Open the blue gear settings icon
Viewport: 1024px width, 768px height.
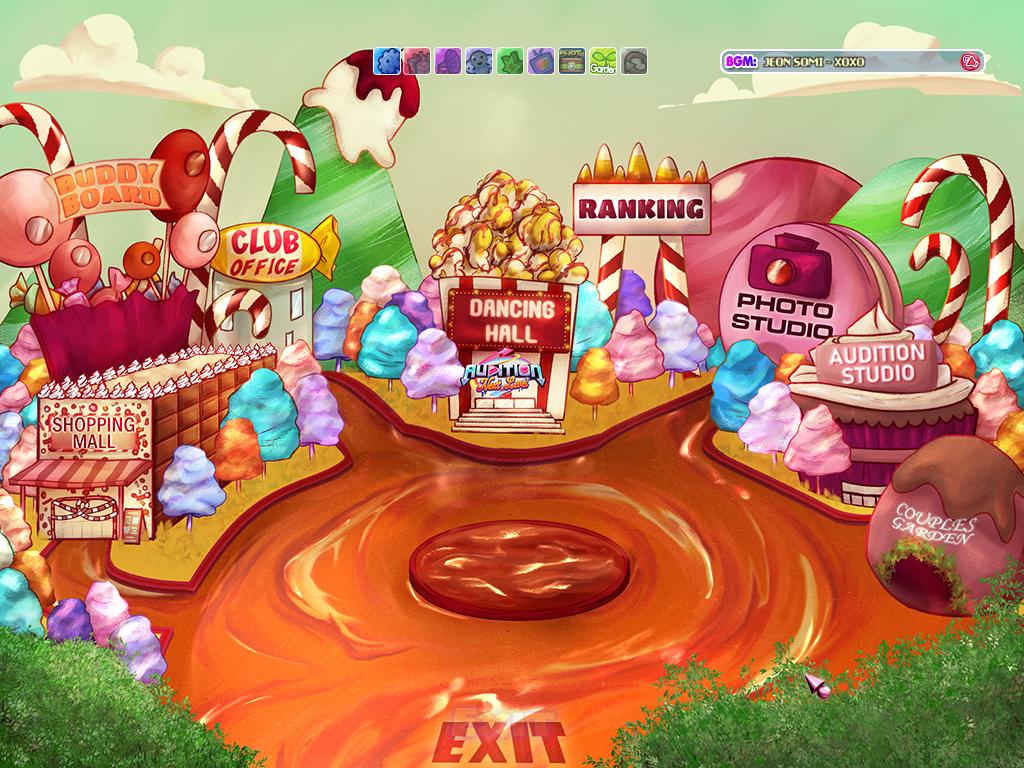tap(387, 62)
